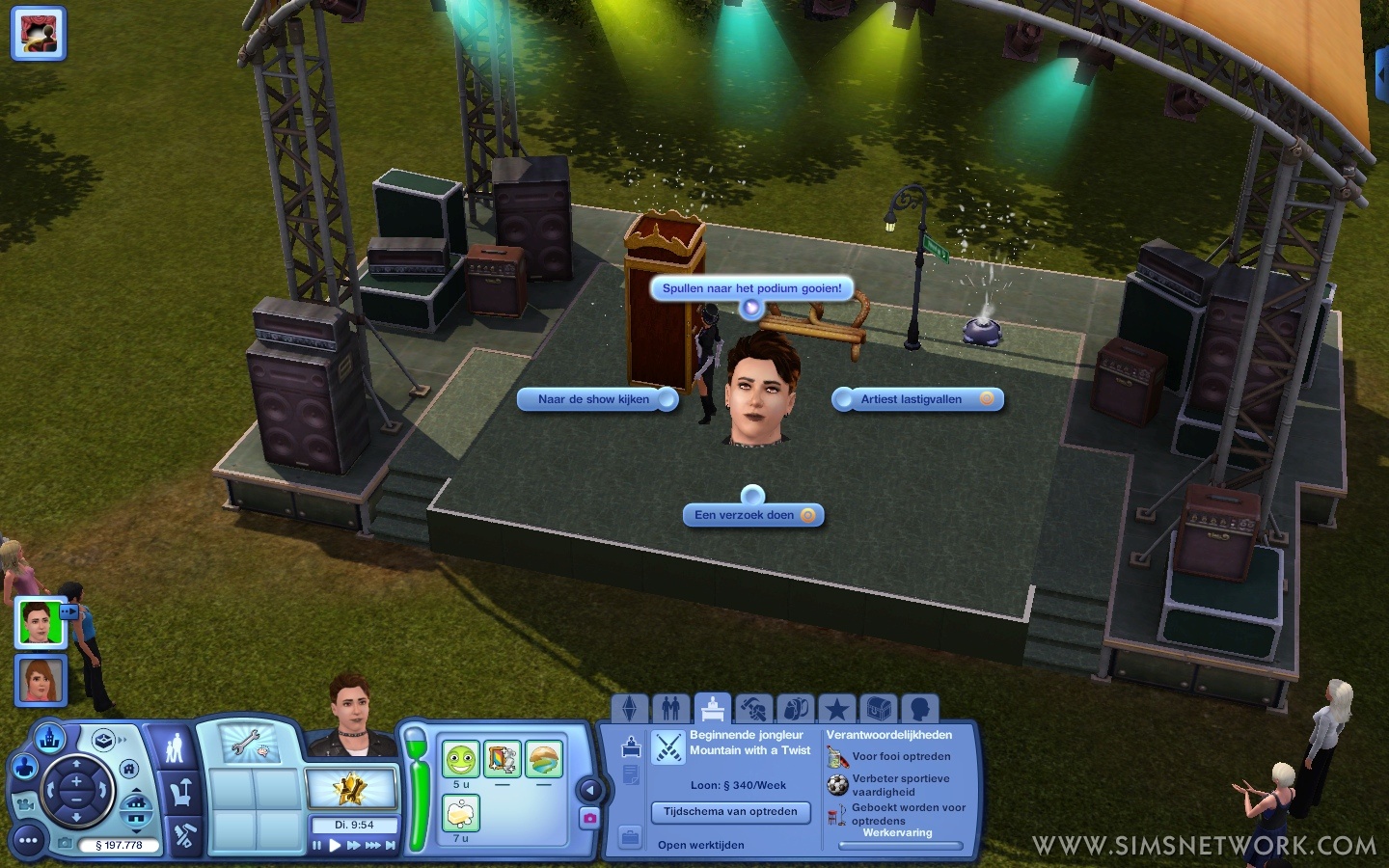Viewport: 1389px width, 868px height.
Task: Select the red-haired Sim portrait
Action: click(41, 680)
